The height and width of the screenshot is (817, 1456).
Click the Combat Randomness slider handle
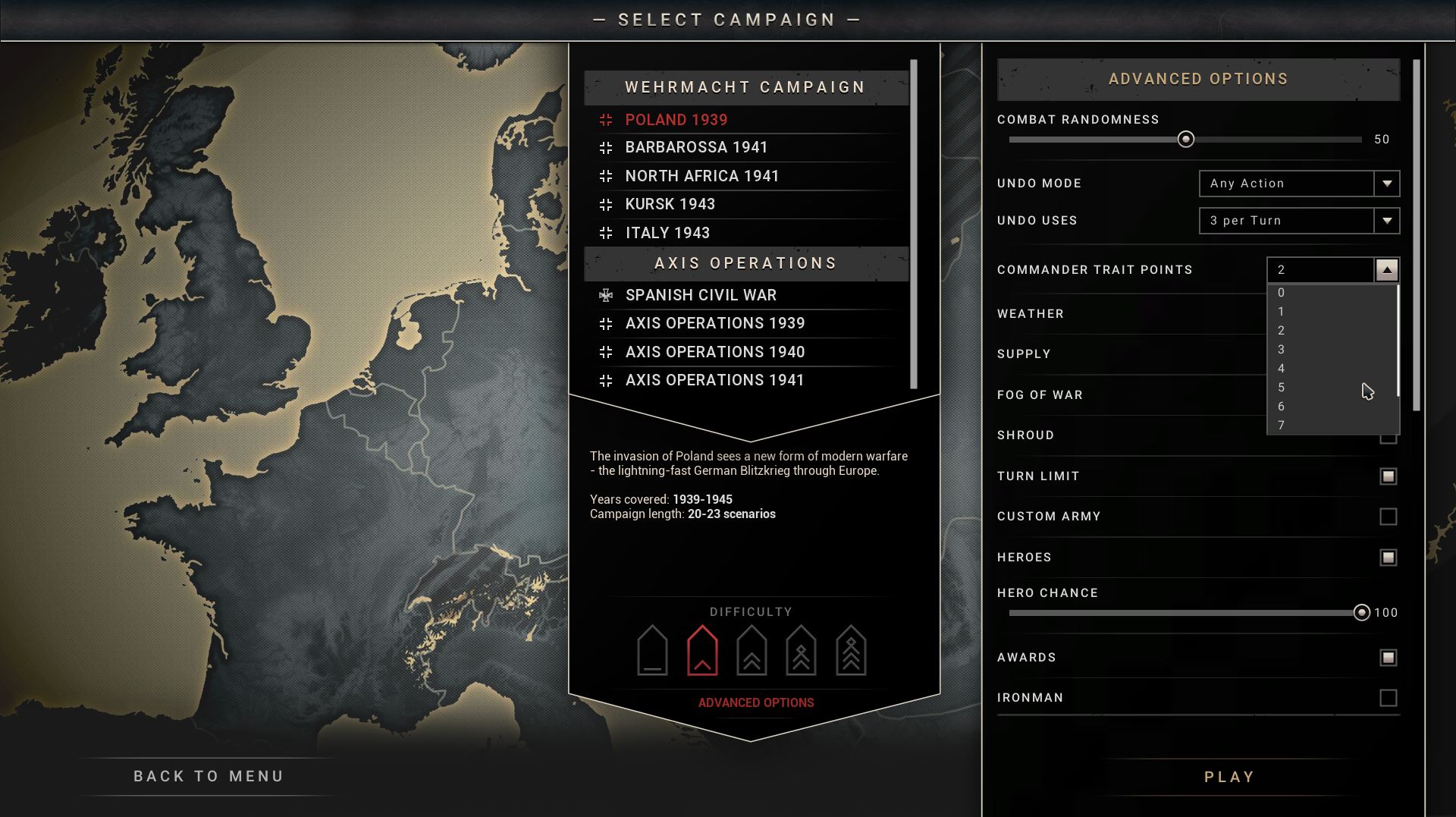pos(1188,140)
